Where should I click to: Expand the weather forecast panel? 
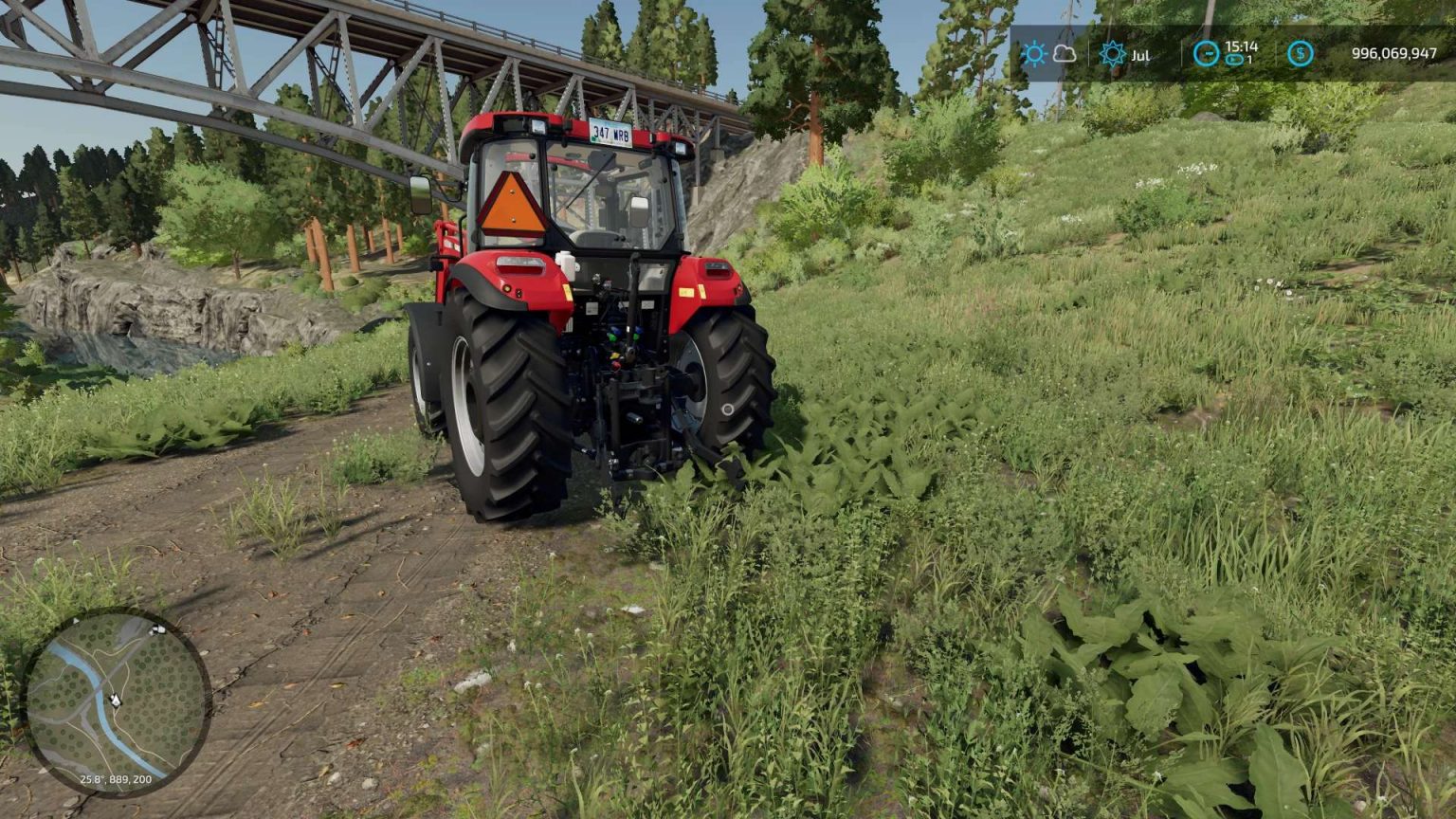[1049, 53]
